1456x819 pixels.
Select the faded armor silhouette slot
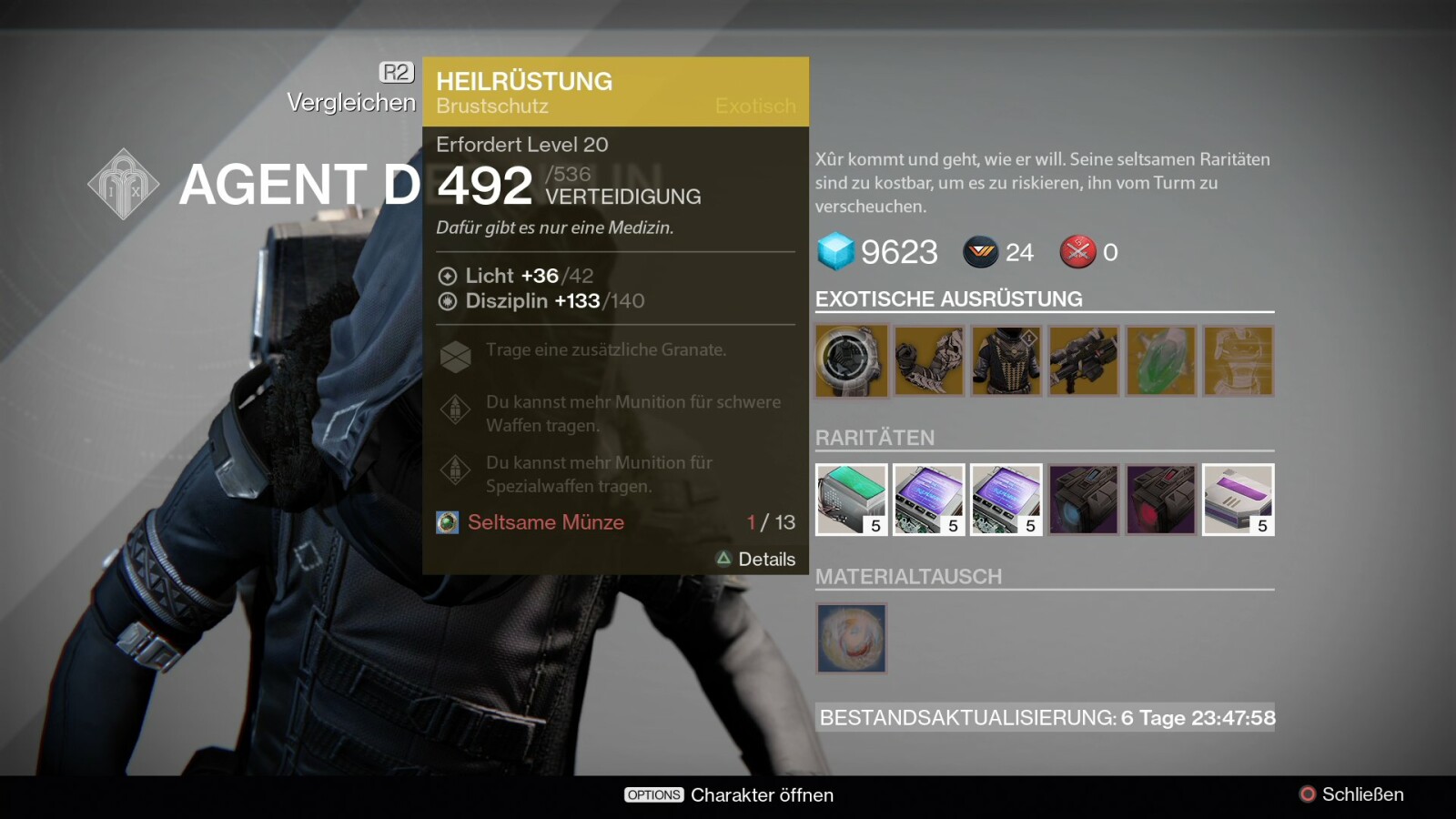tap(1238, 361)
